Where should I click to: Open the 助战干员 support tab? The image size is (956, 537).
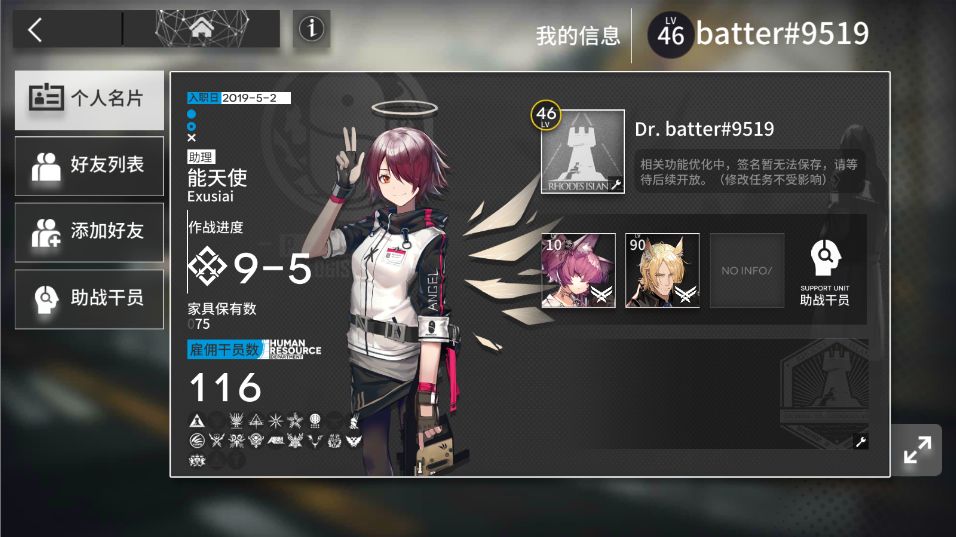(x=89, y=298)
